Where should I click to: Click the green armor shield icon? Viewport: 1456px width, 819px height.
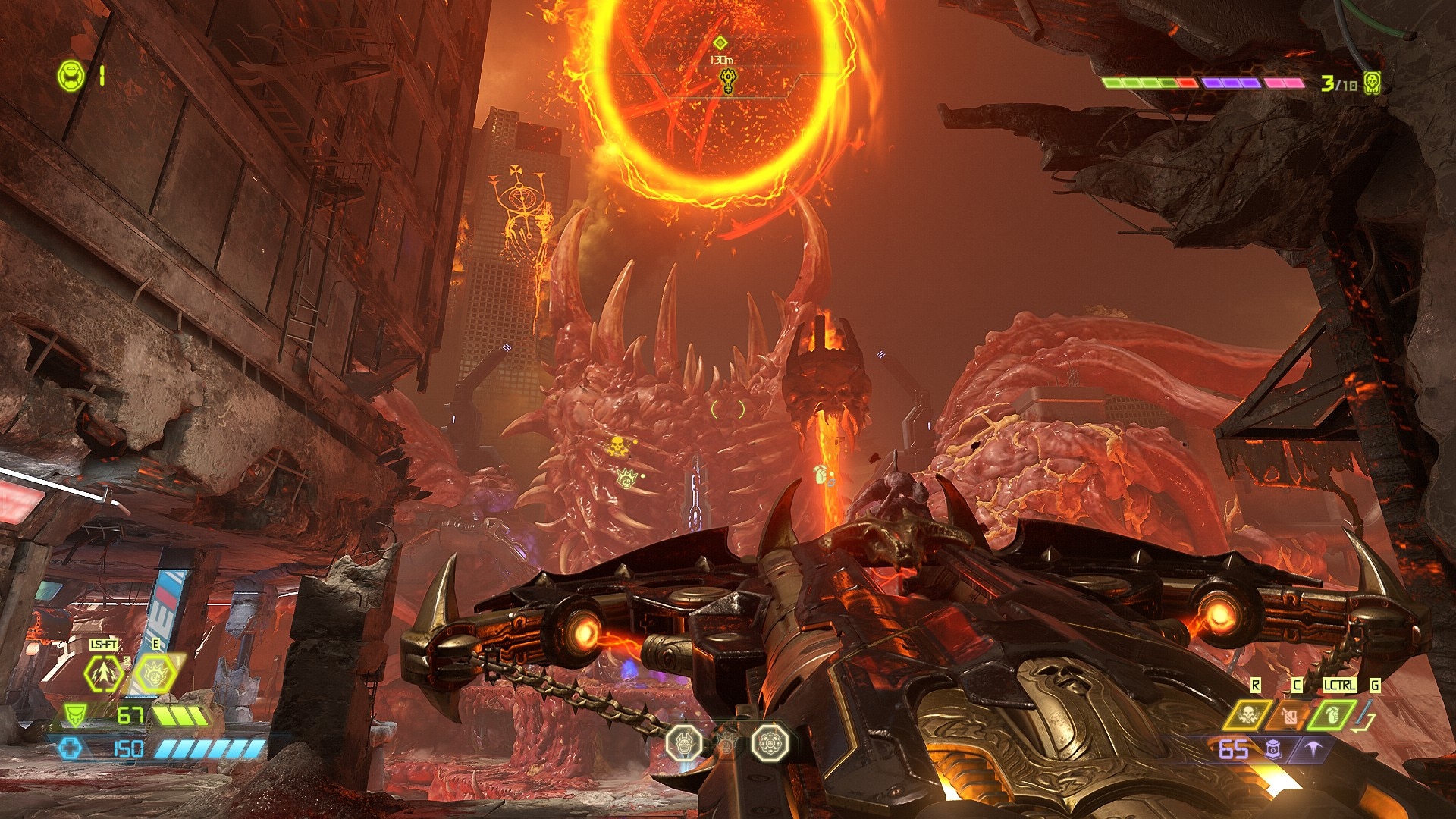pos(74,714)
